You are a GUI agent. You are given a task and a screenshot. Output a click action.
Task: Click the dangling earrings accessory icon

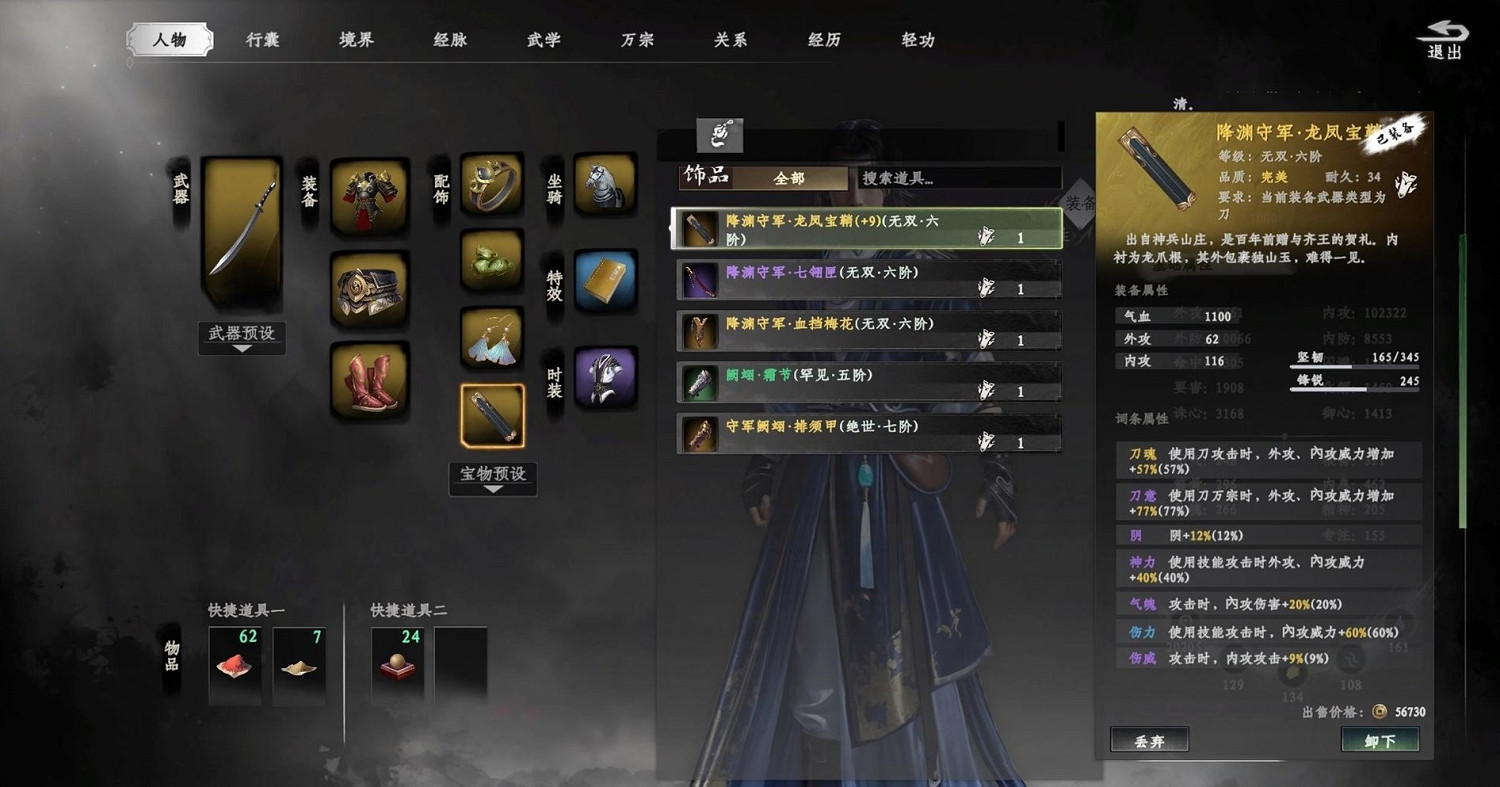(x=490, y=340)
